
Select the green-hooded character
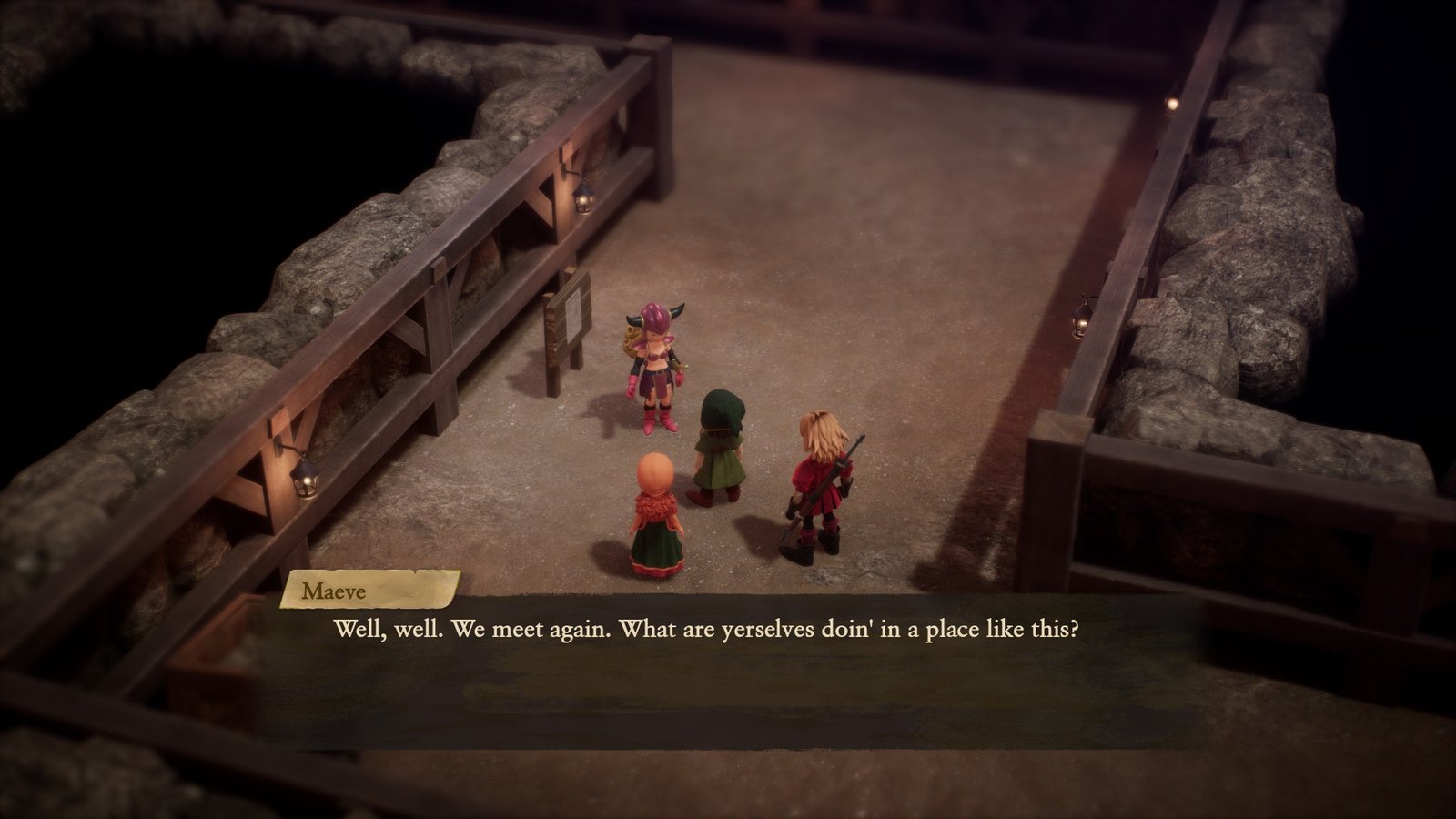pyautogui.click(x=722, y=446)
